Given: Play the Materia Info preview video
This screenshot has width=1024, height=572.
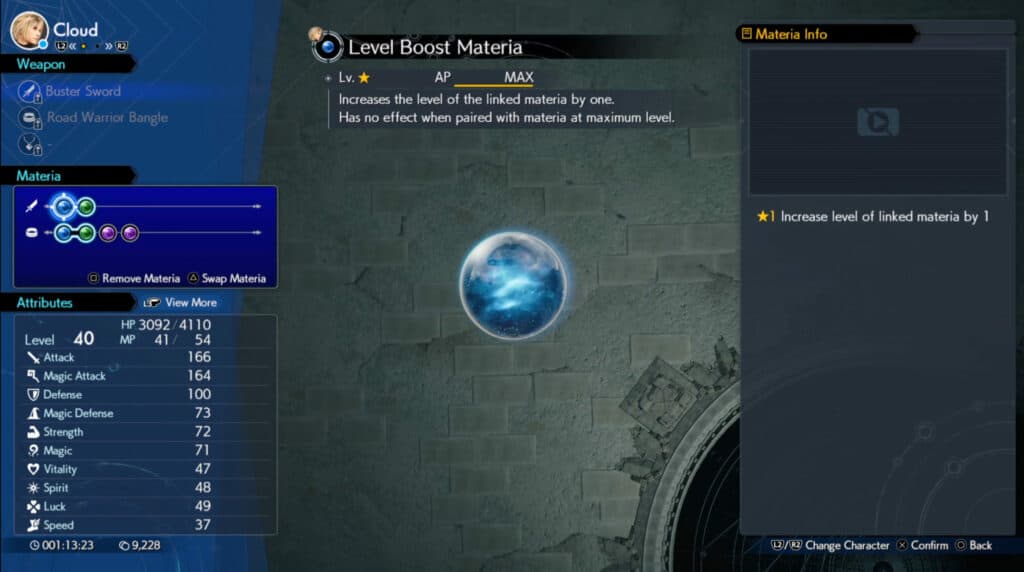Looking at the screenshot, I should tap(877, 122).
